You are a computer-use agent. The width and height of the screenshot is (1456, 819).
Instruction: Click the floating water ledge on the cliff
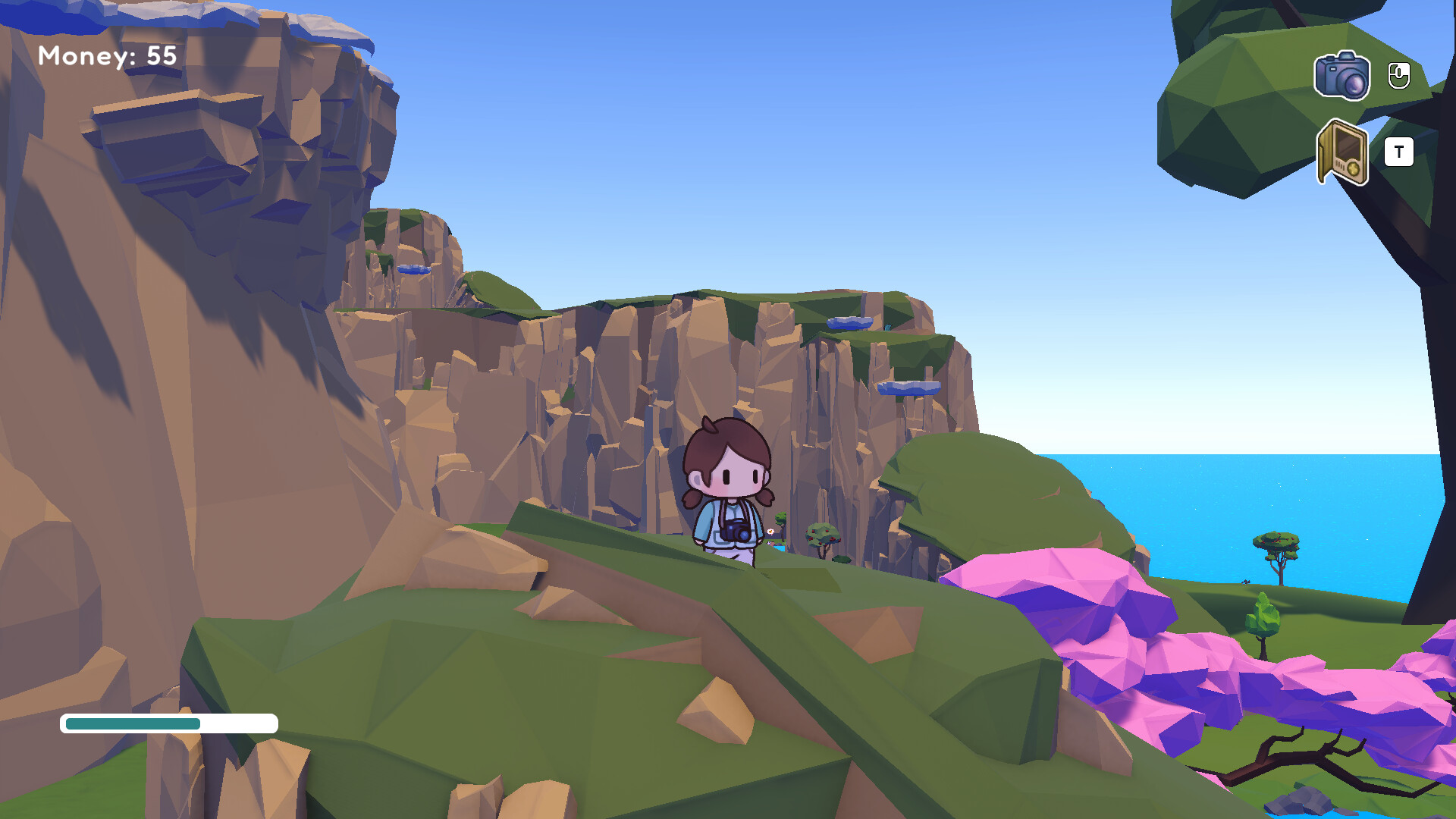click(x=848, y=322)
